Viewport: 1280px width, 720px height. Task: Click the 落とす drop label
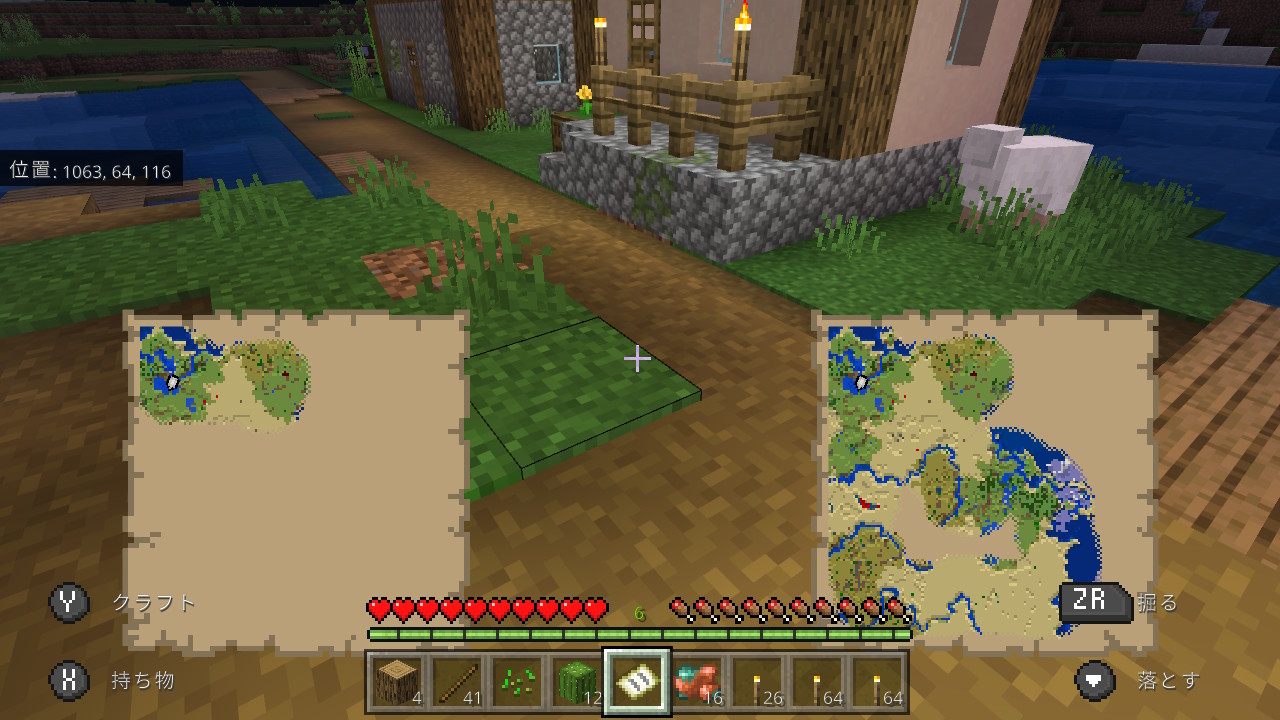coord(1168,679)
